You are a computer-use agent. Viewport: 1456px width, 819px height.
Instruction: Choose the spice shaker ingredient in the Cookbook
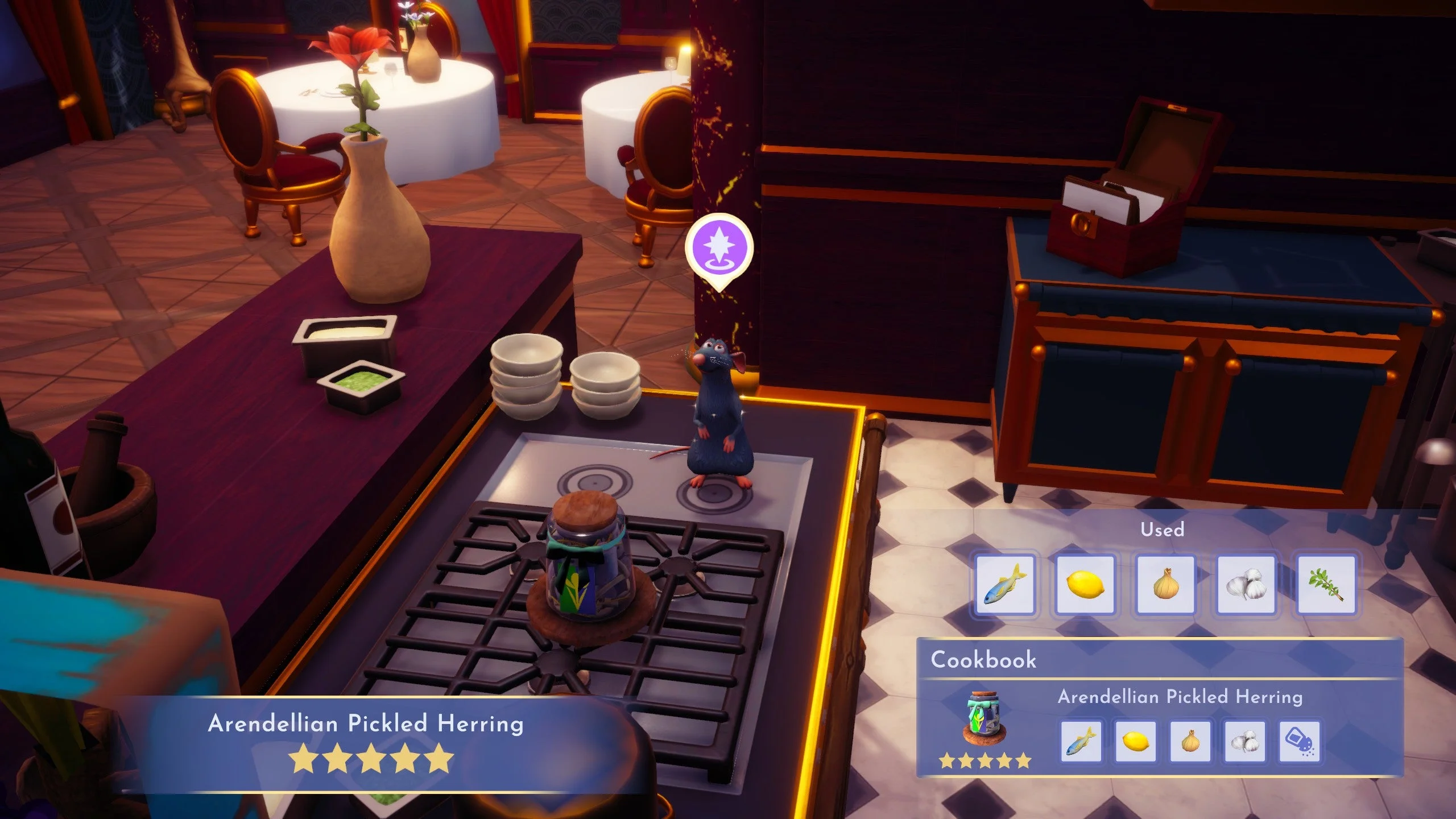(x=1299, y=741)
